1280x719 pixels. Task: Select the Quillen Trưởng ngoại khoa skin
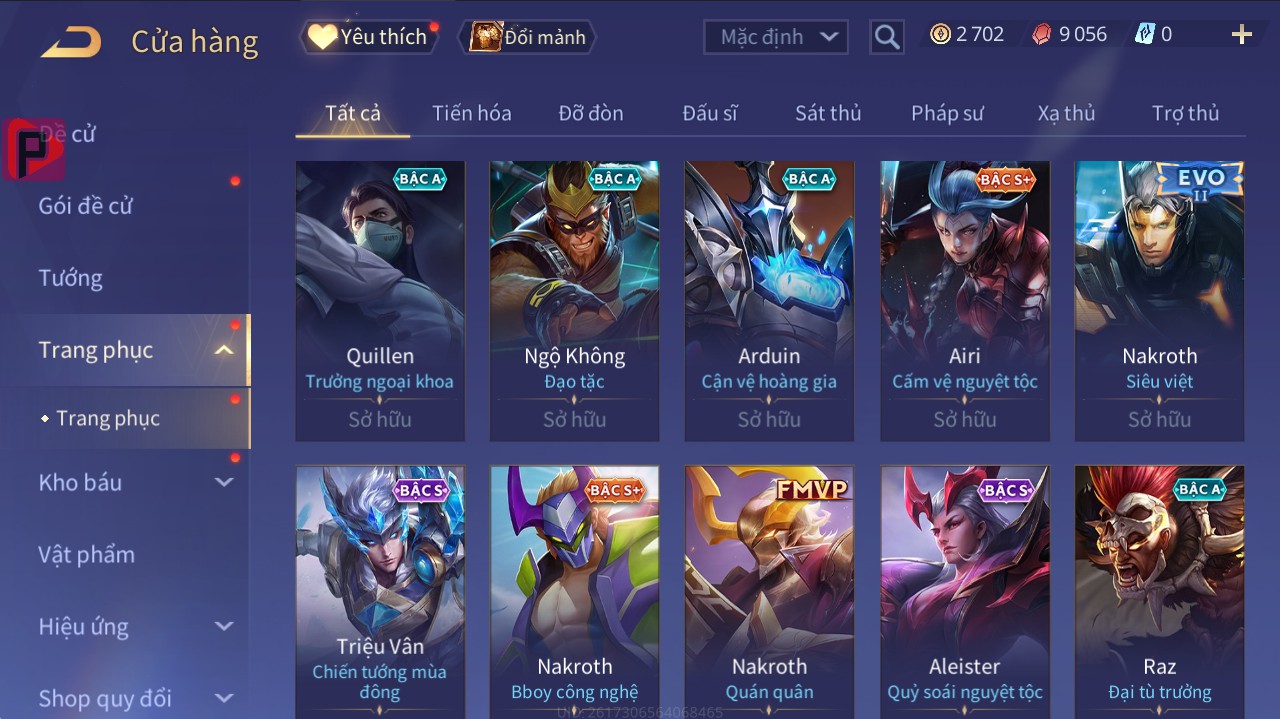coord(380,300)
